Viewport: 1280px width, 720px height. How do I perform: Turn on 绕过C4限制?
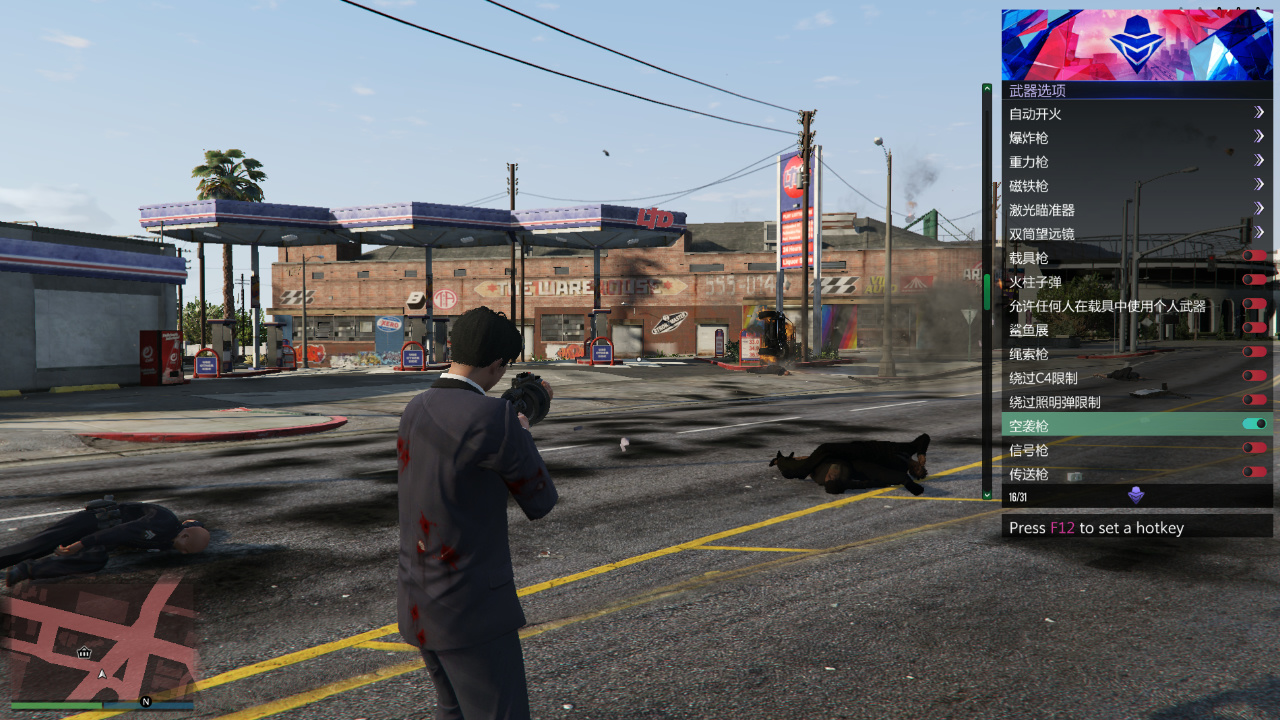(x=1254, y=376)
